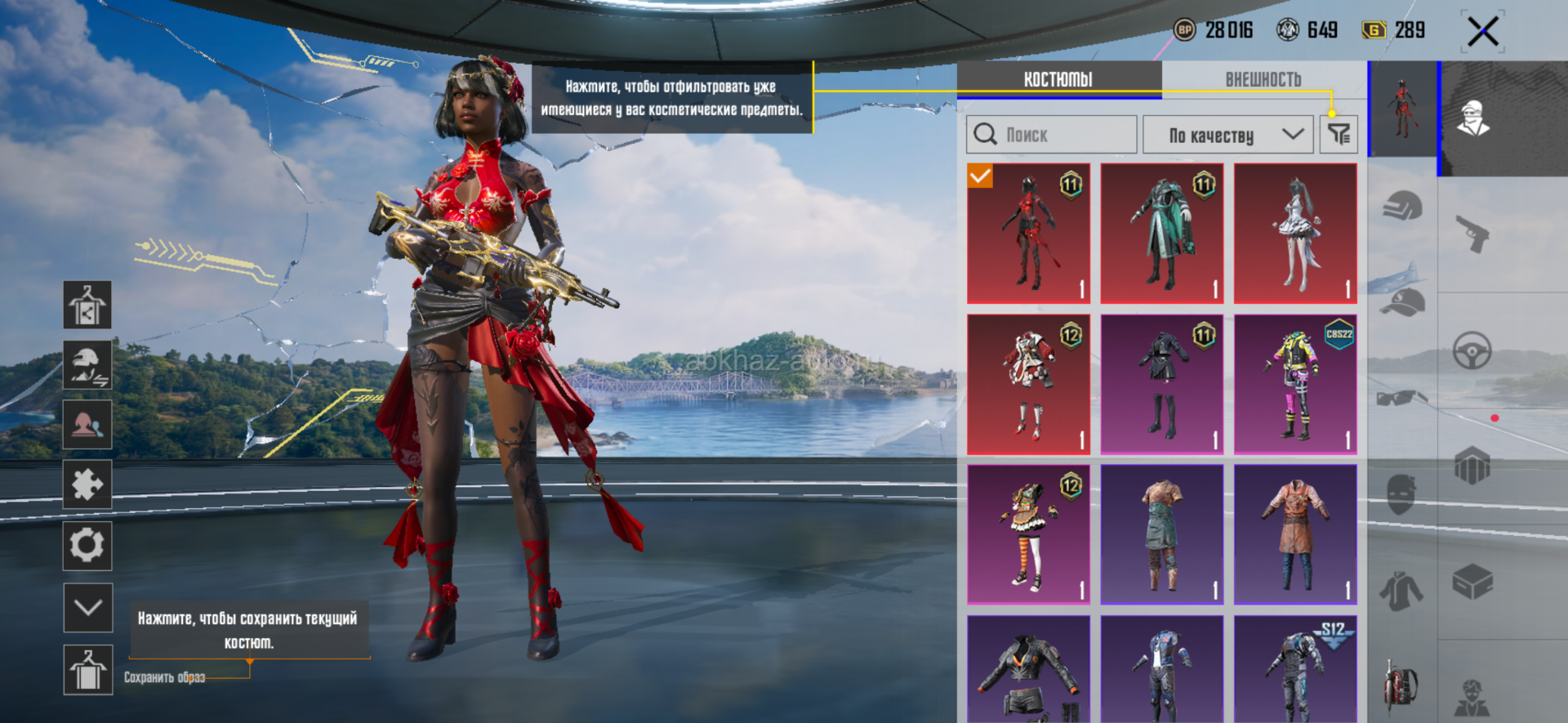Collapse the side menu with down arrow

coord(87,608)
